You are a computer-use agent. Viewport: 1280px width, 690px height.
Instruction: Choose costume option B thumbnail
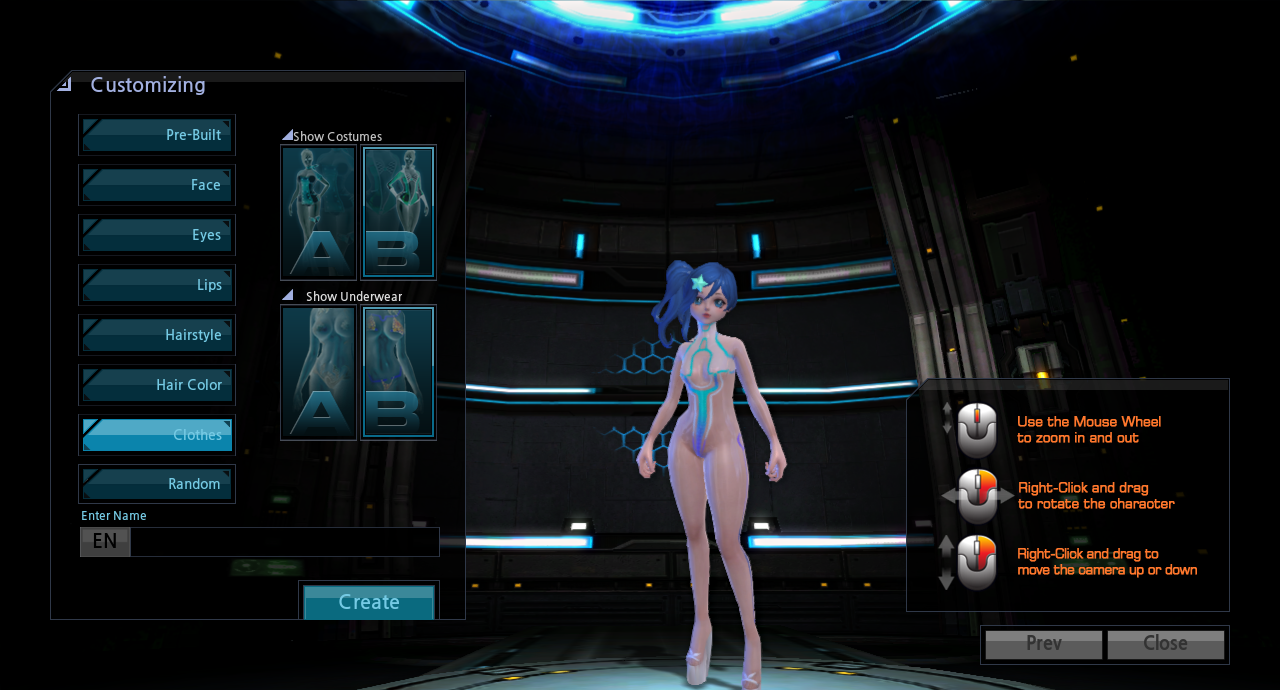398,212
